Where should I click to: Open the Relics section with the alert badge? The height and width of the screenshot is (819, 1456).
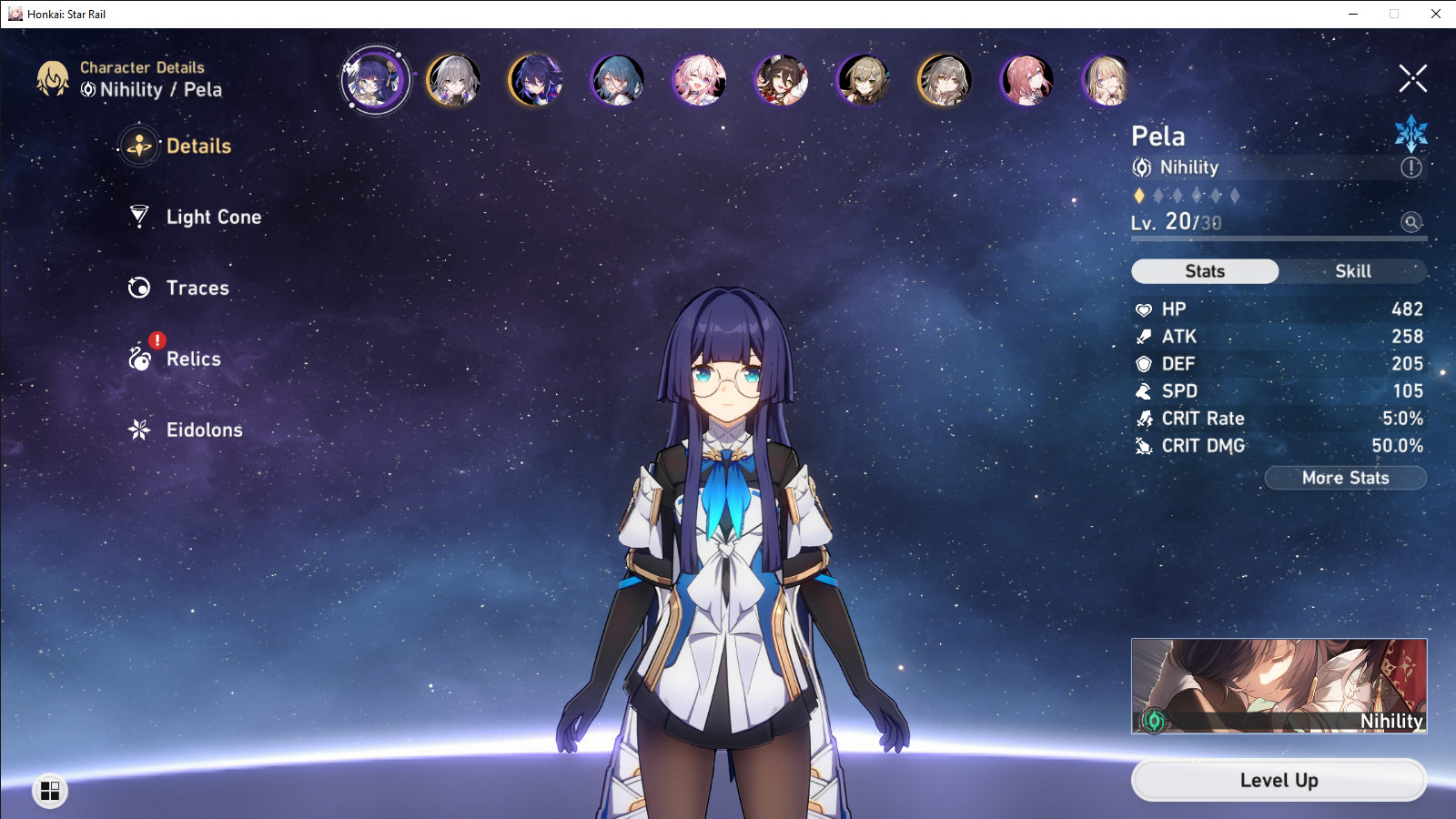point(192,359)
